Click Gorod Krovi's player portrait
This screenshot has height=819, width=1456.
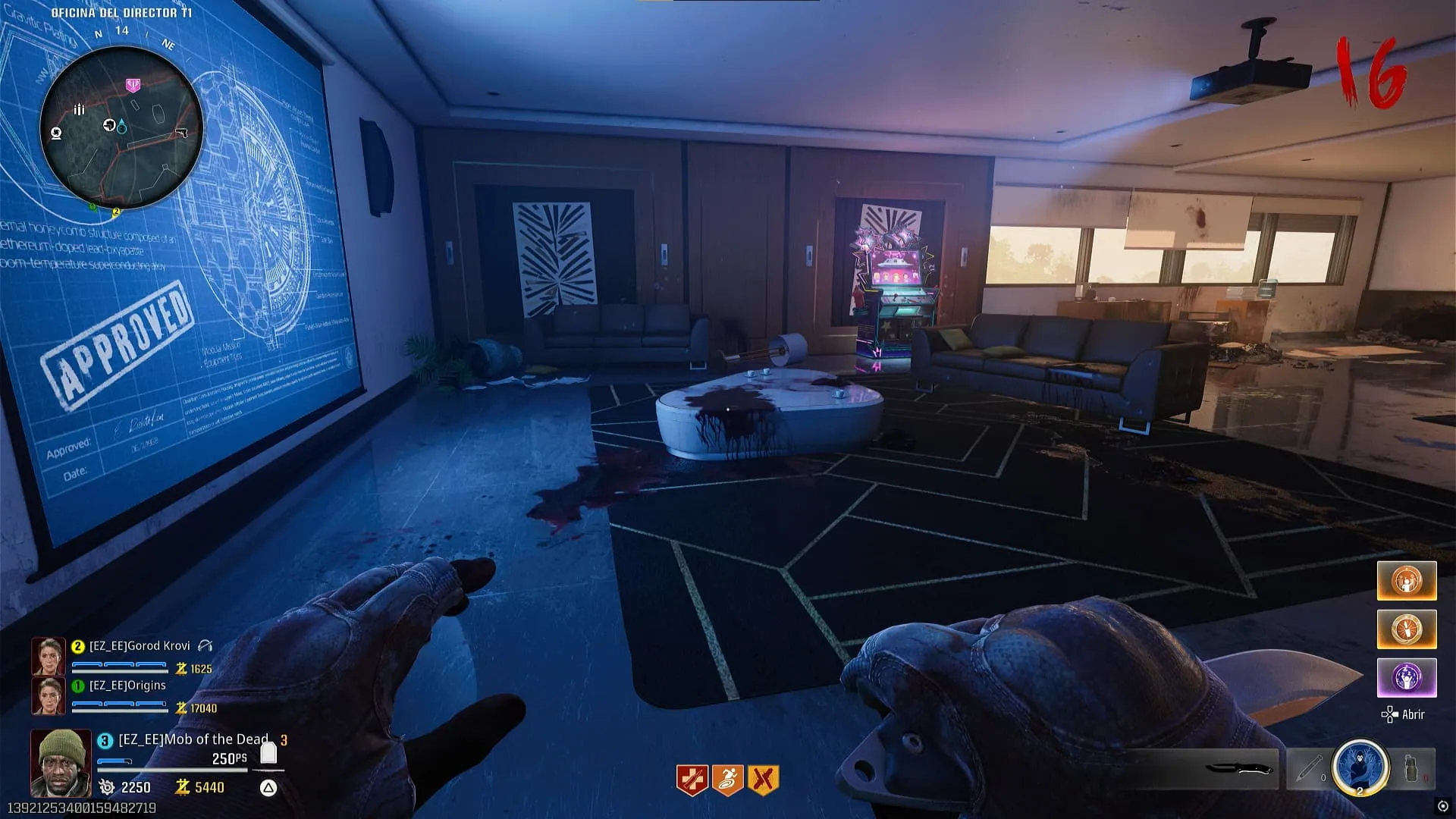[x=48, y=657]
